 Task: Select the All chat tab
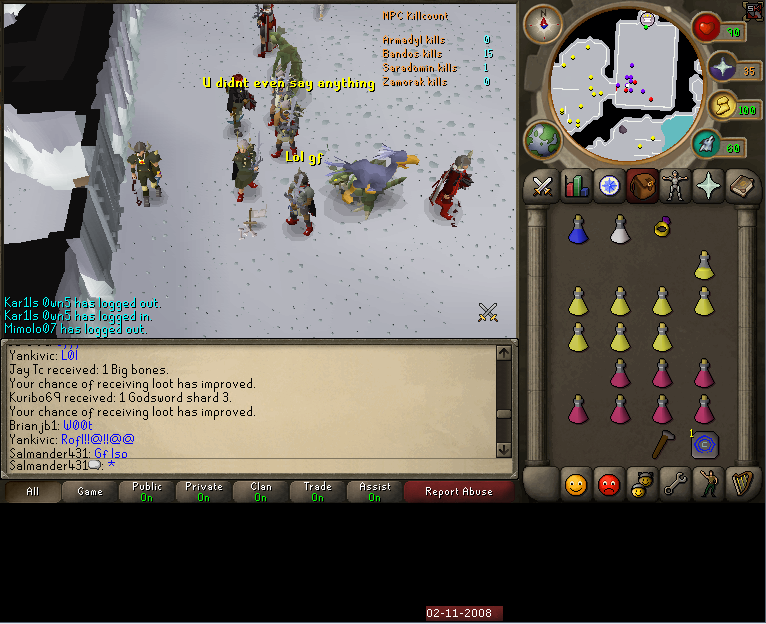[x=32, y=491]
